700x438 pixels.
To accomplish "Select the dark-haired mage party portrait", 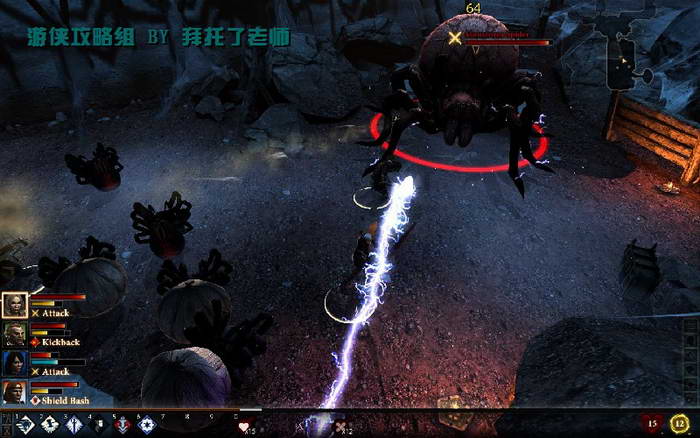I will 14,364.
